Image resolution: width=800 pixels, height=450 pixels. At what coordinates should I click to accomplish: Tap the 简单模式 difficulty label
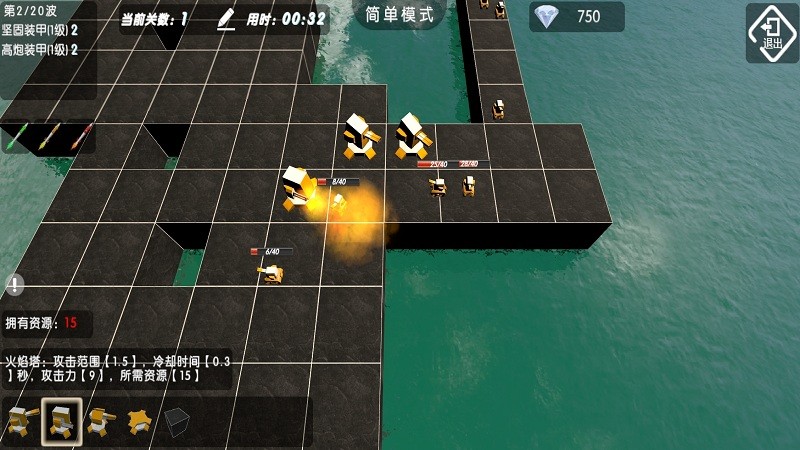tap(399, 15)
